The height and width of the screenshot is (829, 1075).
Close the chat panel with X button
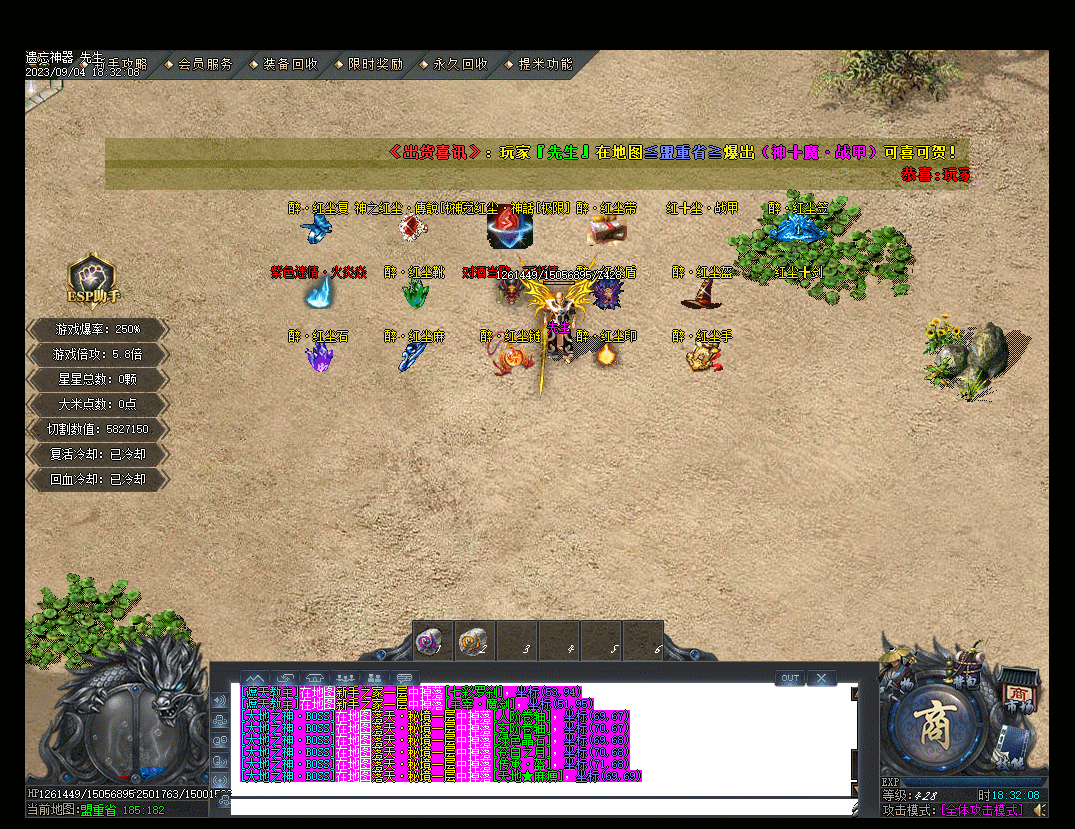[x=822, y=678]
